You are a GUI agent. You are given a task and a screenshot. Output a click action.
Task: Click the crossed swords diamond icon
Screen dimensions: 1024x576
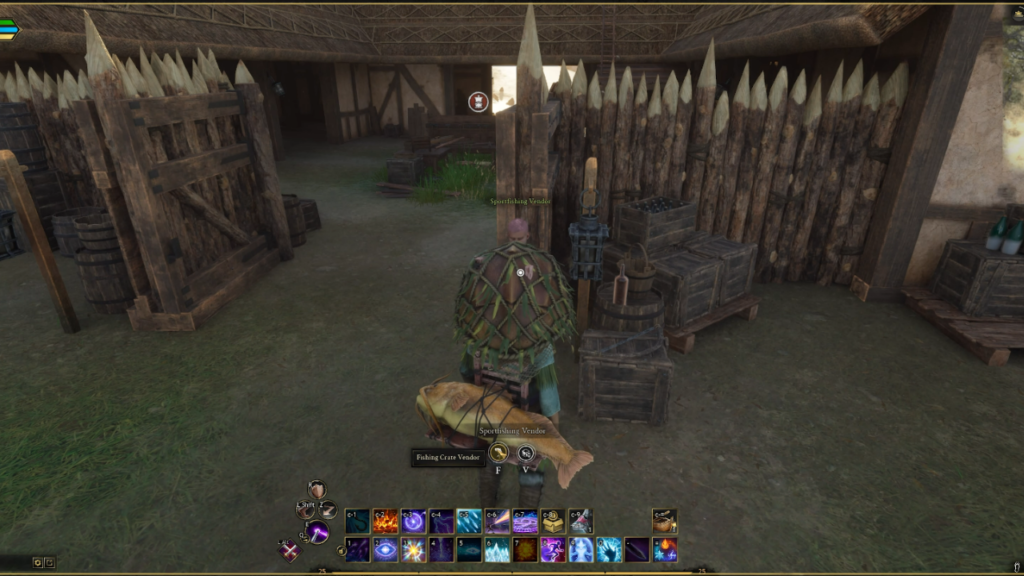[289, 550]
